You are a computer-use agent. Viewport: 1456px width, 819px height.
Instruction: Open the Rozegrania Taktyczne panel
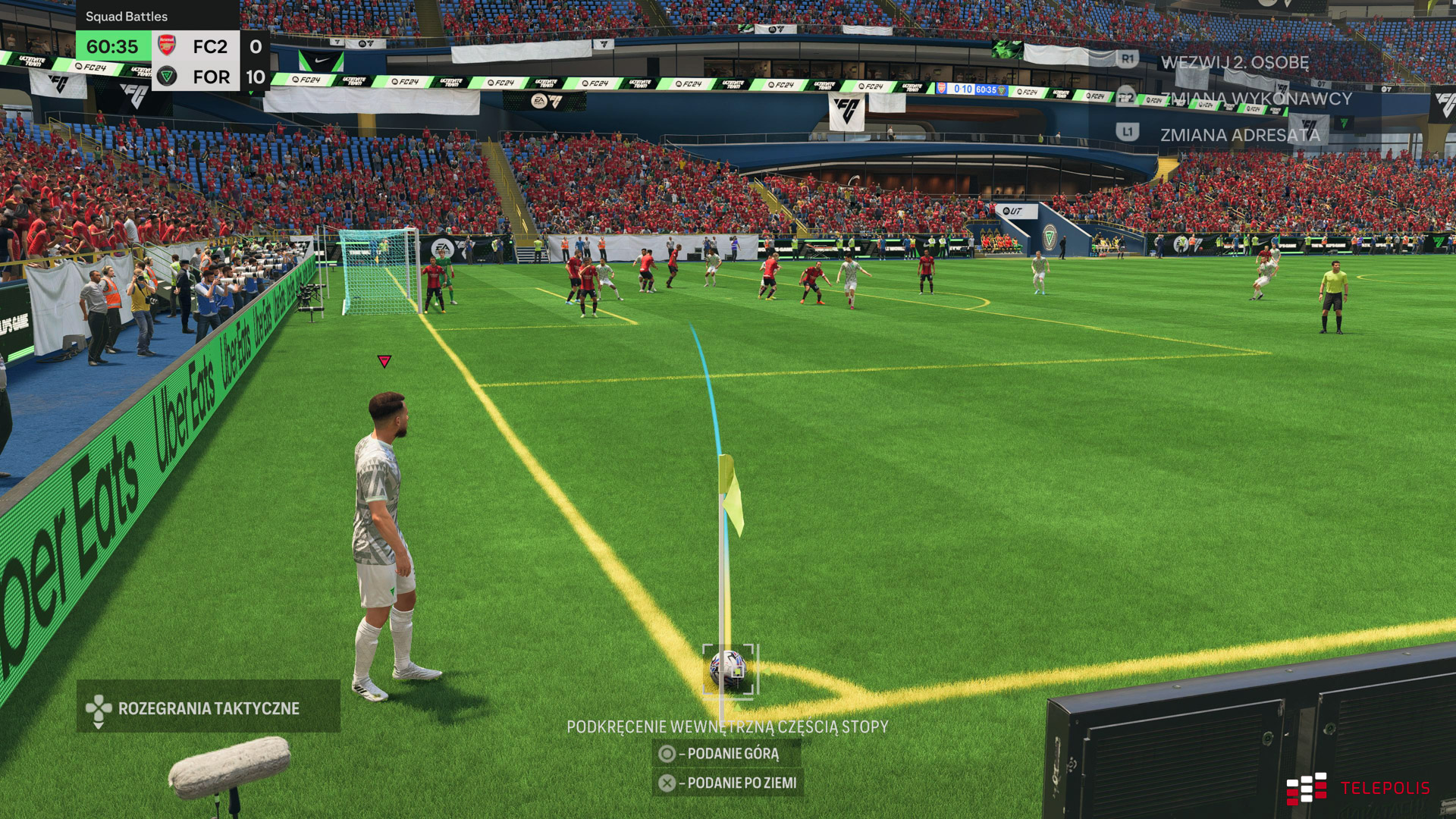[208, 708]
